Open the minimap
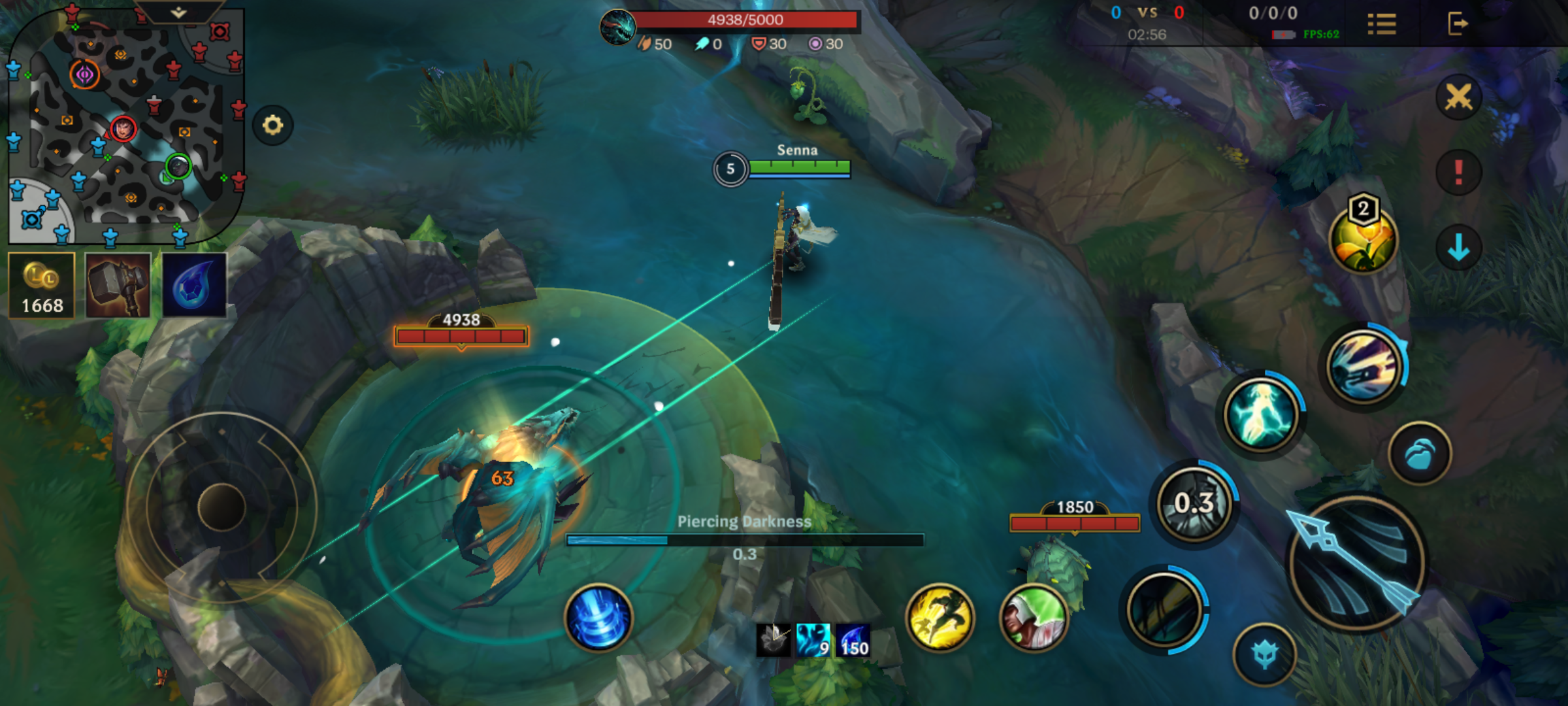 click(x=124, y=124)
